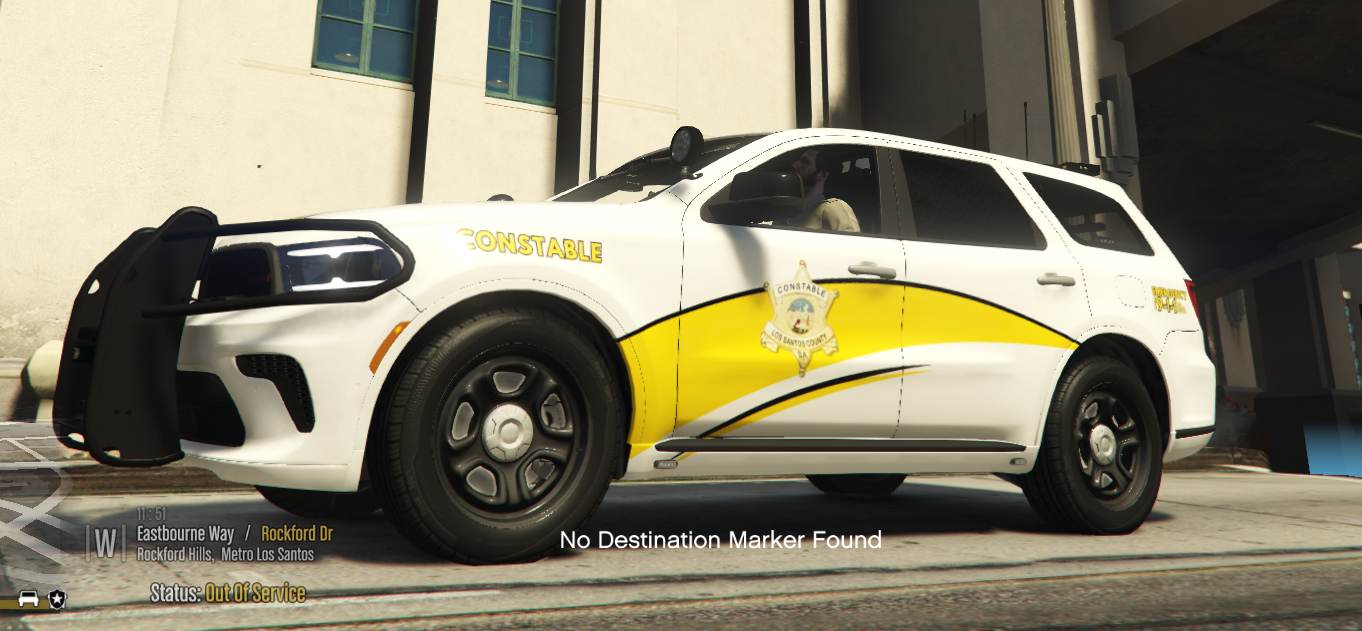Select the Out Of Service status indicator
Viewport: 1362px width, 631px height.
255,593
